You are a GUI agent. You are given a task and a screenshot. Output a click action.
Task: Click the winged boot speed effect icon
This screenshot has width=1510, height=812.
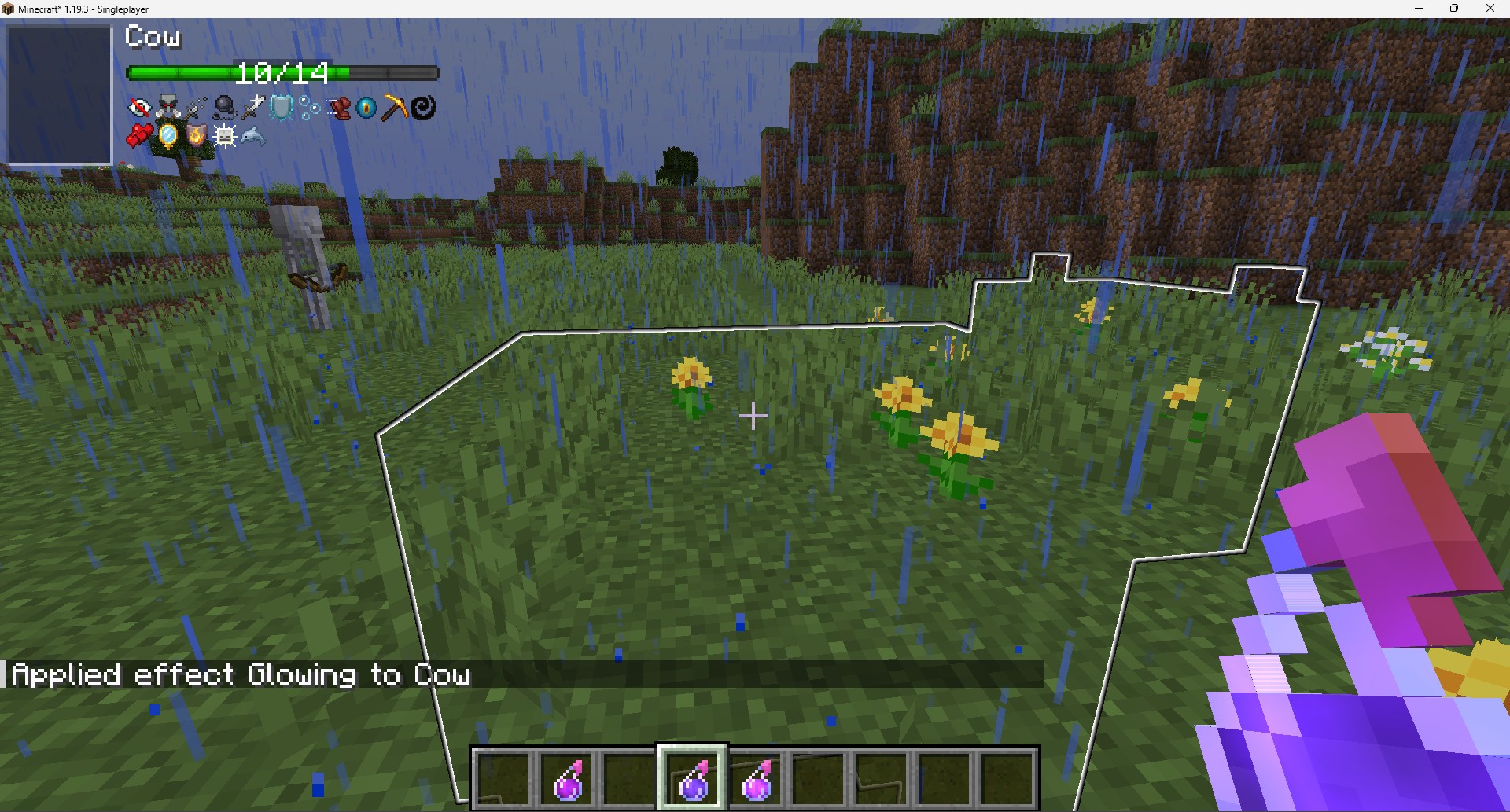coord(338,108)
